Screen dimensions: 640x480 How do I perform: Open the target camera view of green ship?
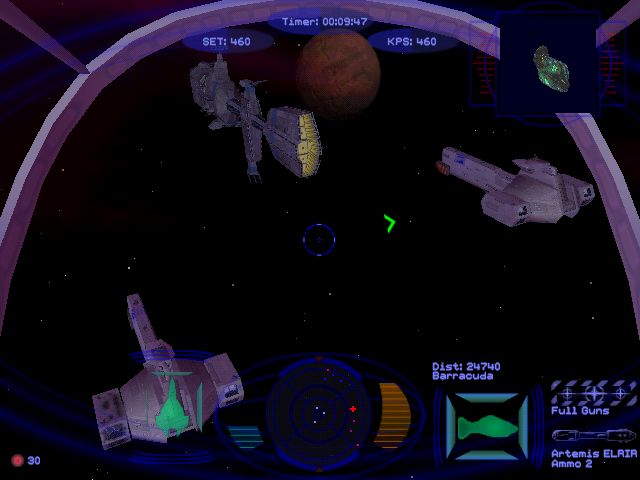click(x=550, y=66)
